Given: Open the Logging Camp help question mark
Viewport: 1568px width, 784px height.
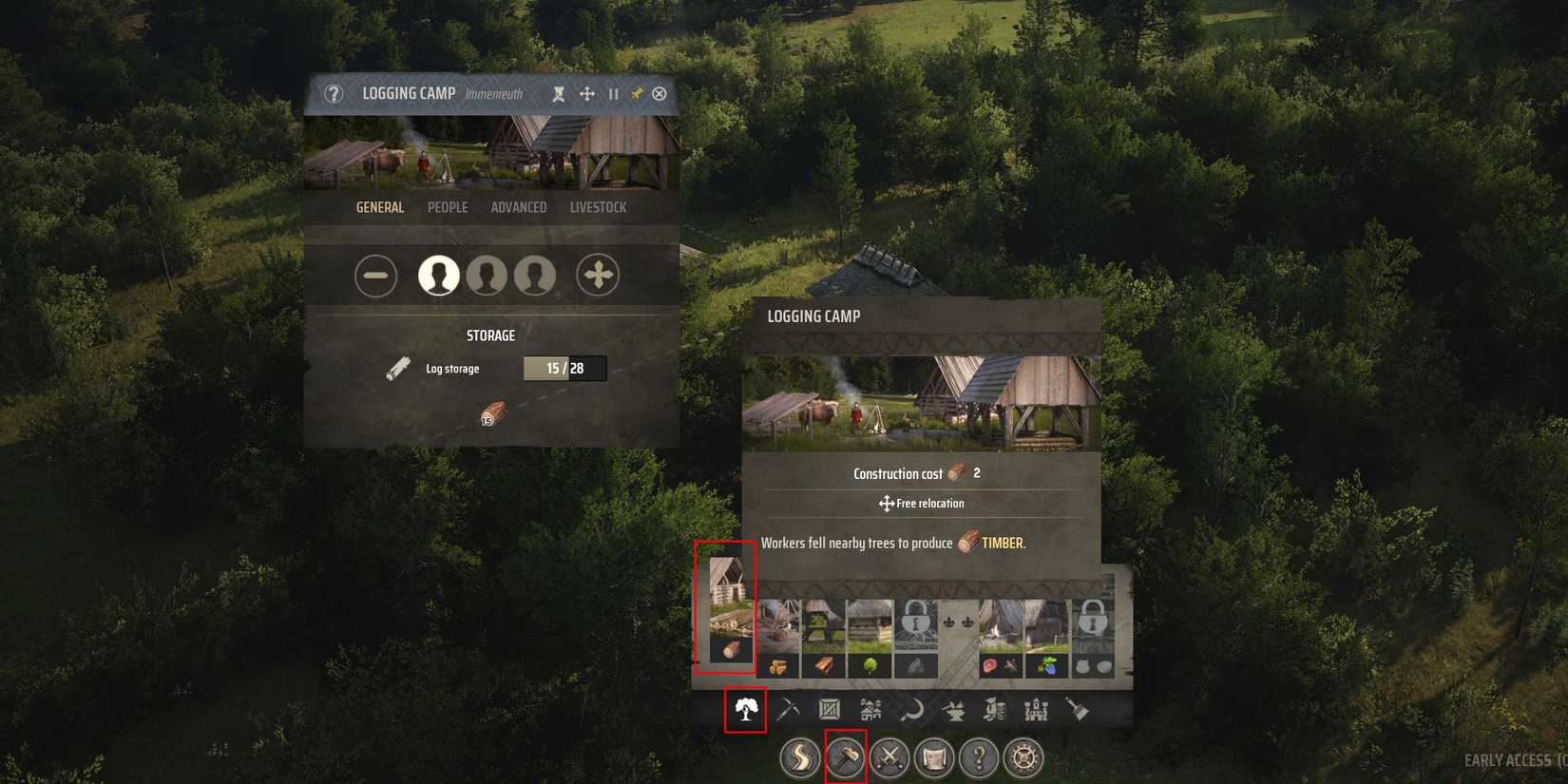Looking at the screenshot, I should pyautogui.click(x=334, y=93).
